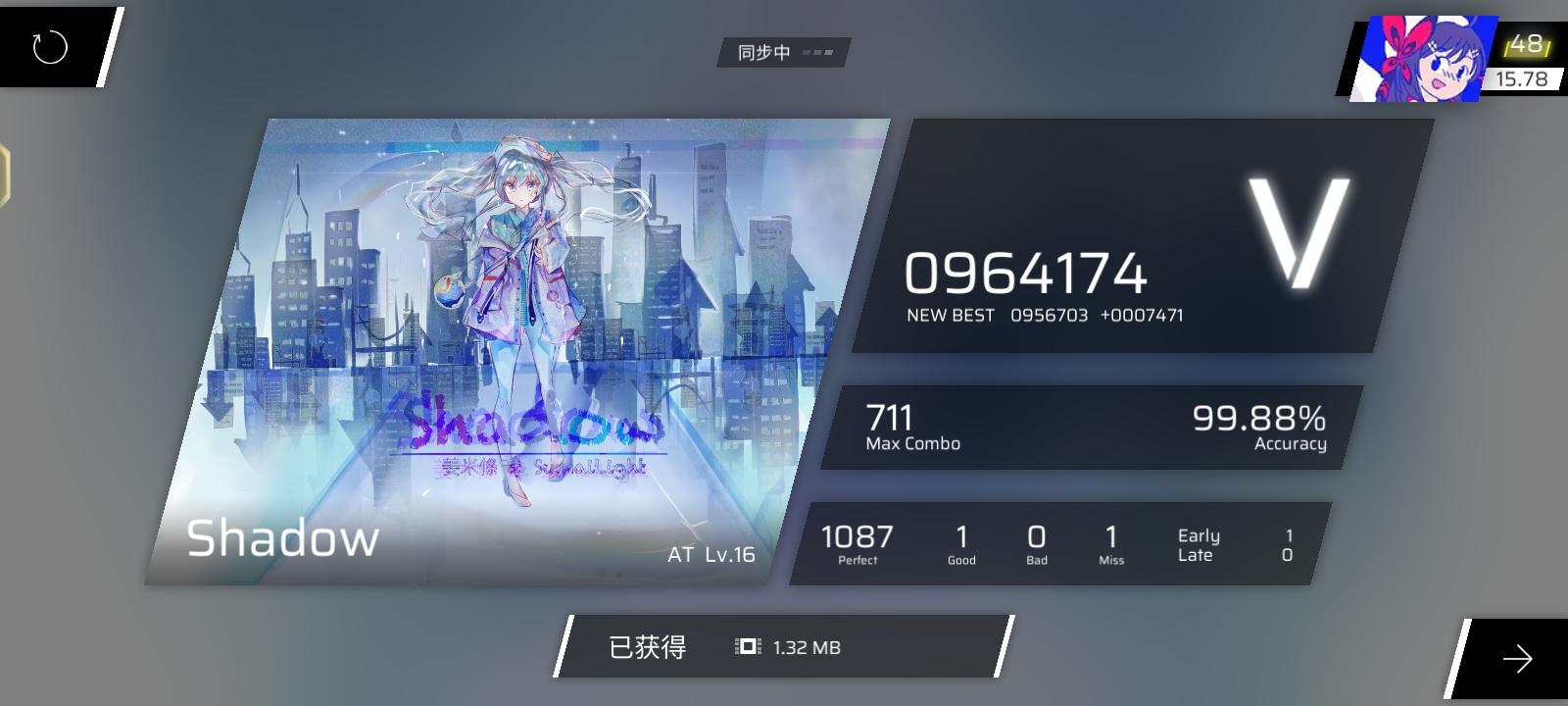Expand the NEW BEST score details
The image size is (1568, 706).
pyautogui.click(x=1045, y=315)
